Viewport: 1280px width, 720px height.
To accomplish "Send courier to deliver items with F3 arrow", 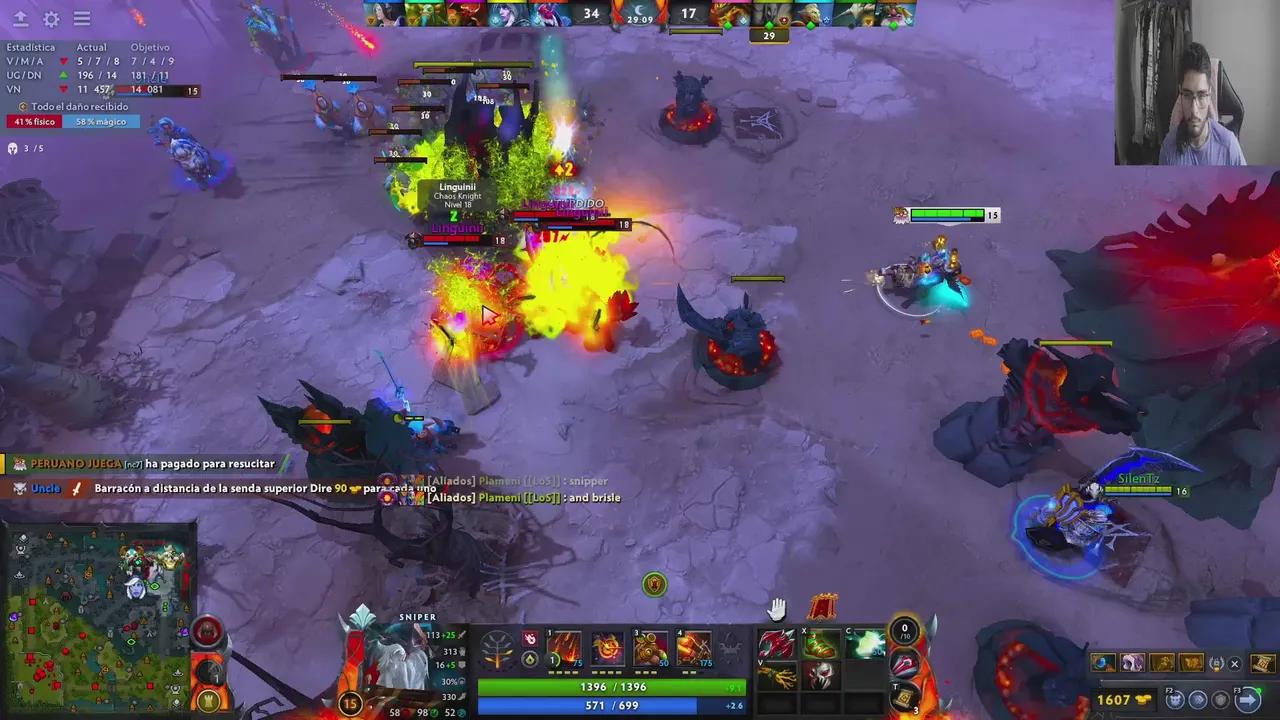I will point(1247,700).
